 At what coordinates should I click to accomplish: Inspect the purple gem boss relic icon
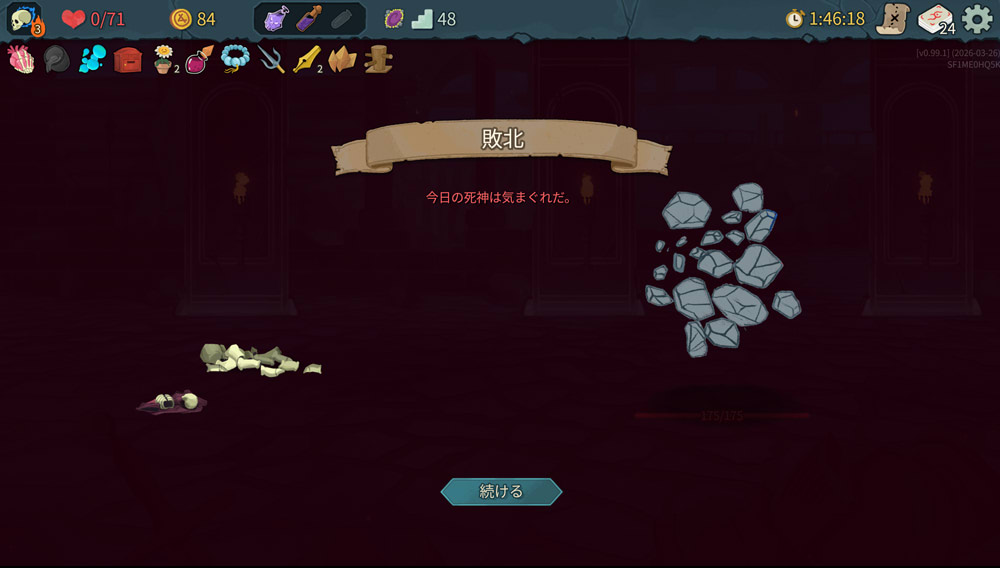point(394,19)
